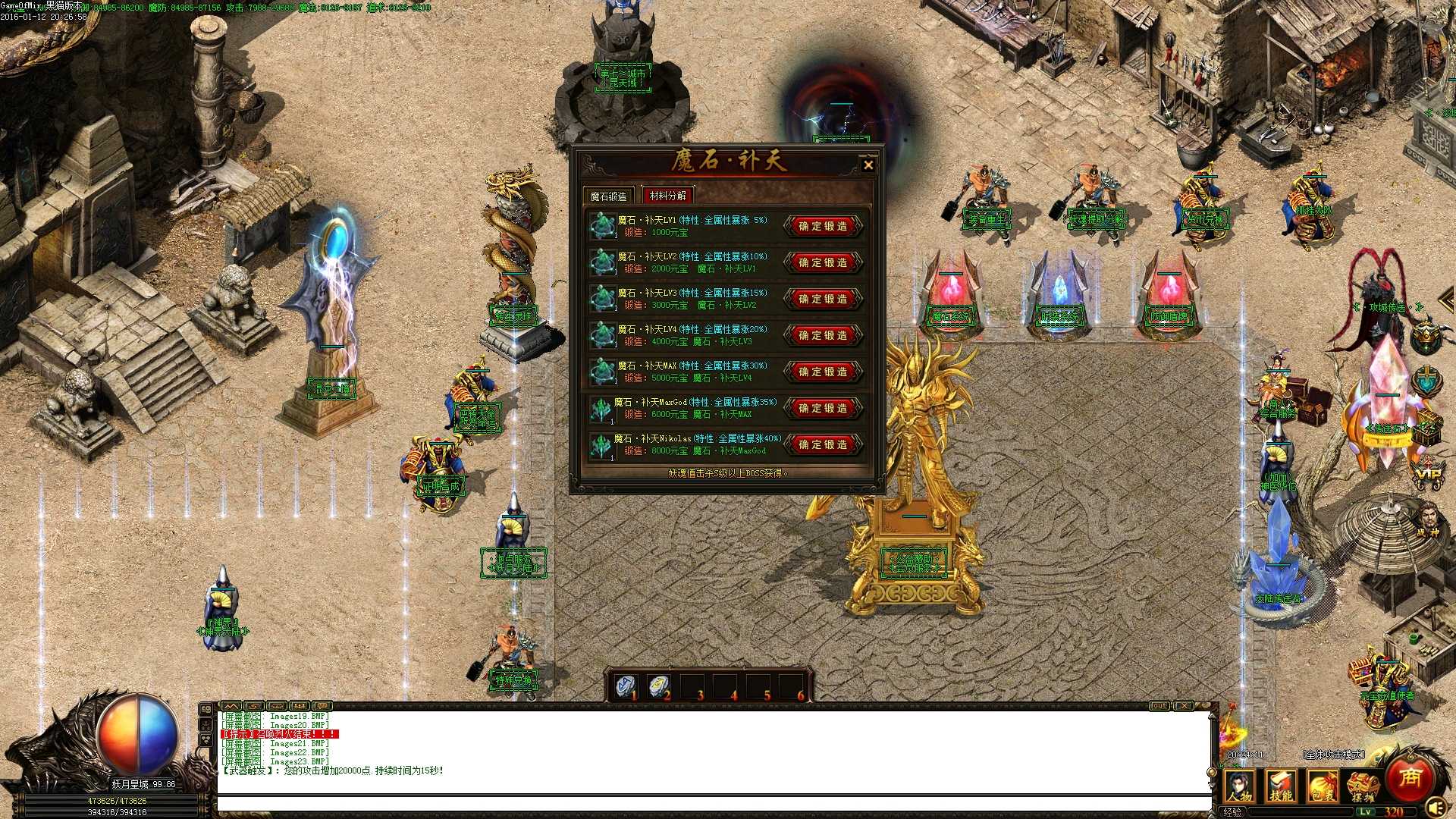This screenshot has height=819, width=1456.
Task: Click the 经验 experience progress bar
Action: (x=1289, y=812)
